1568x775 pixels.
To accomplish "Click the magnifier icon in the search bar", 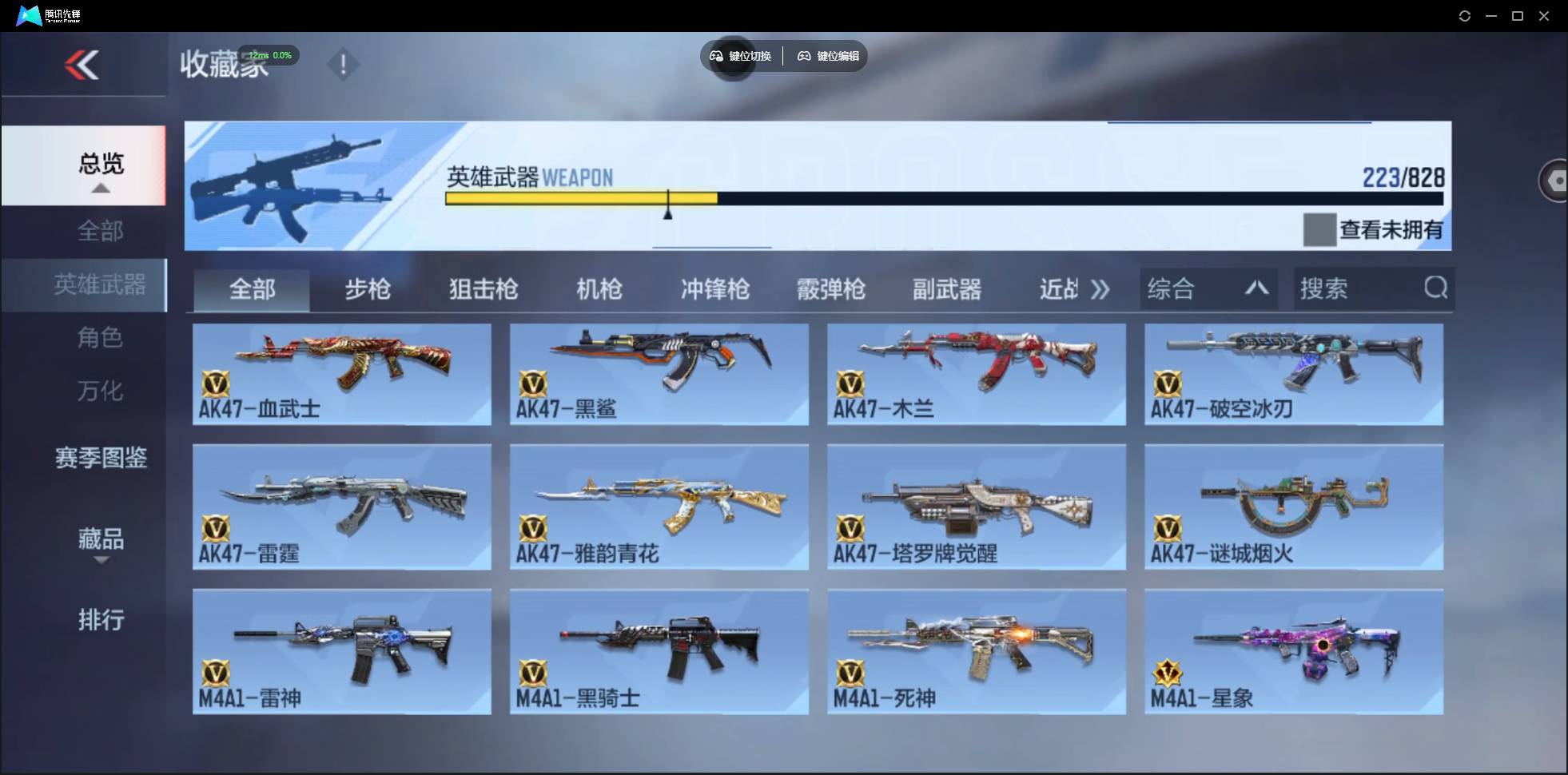I will point(1436,288).
